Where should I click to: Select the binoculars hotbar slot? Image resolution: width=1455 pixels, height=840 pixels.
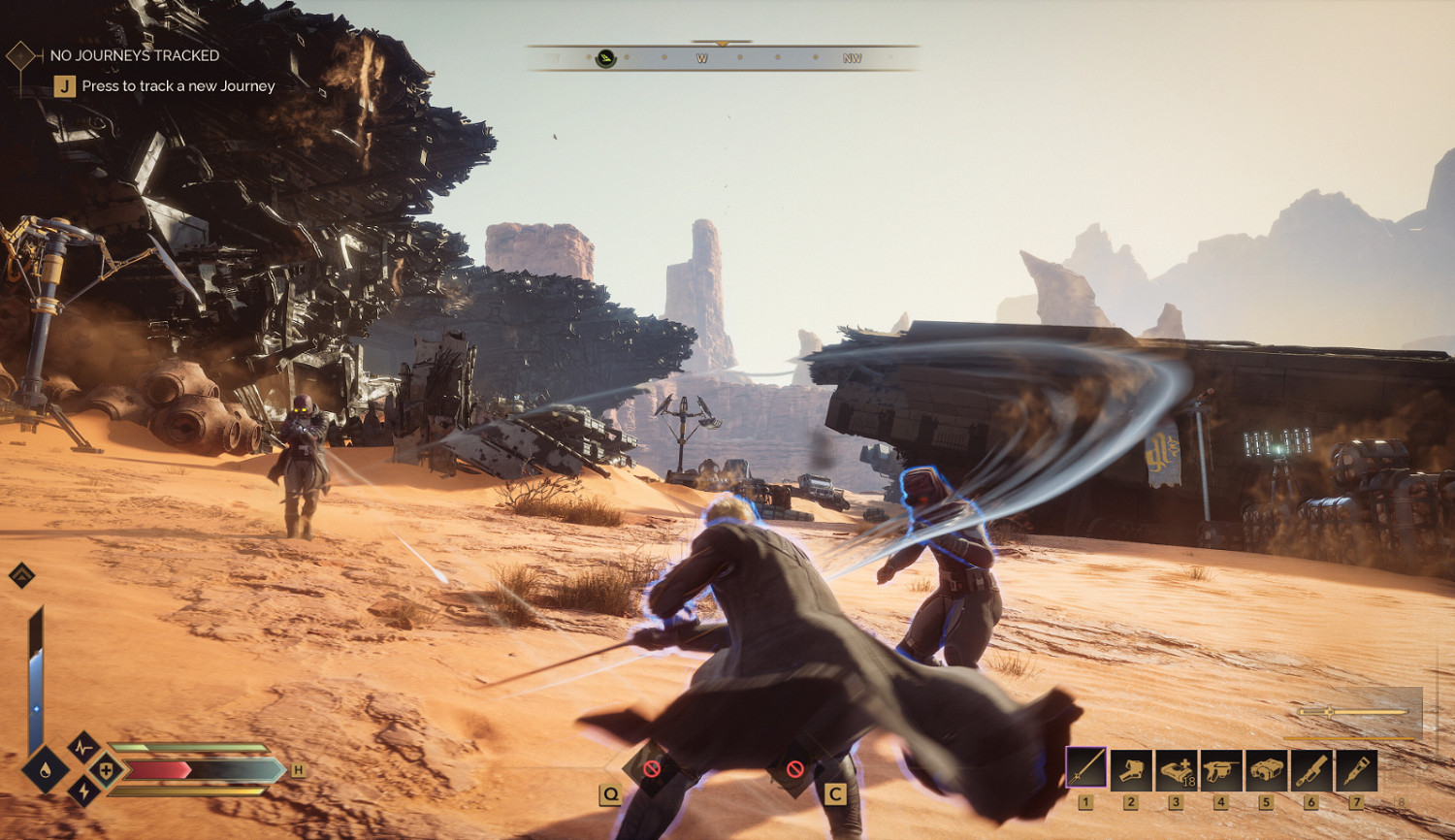coord(1266,769)
